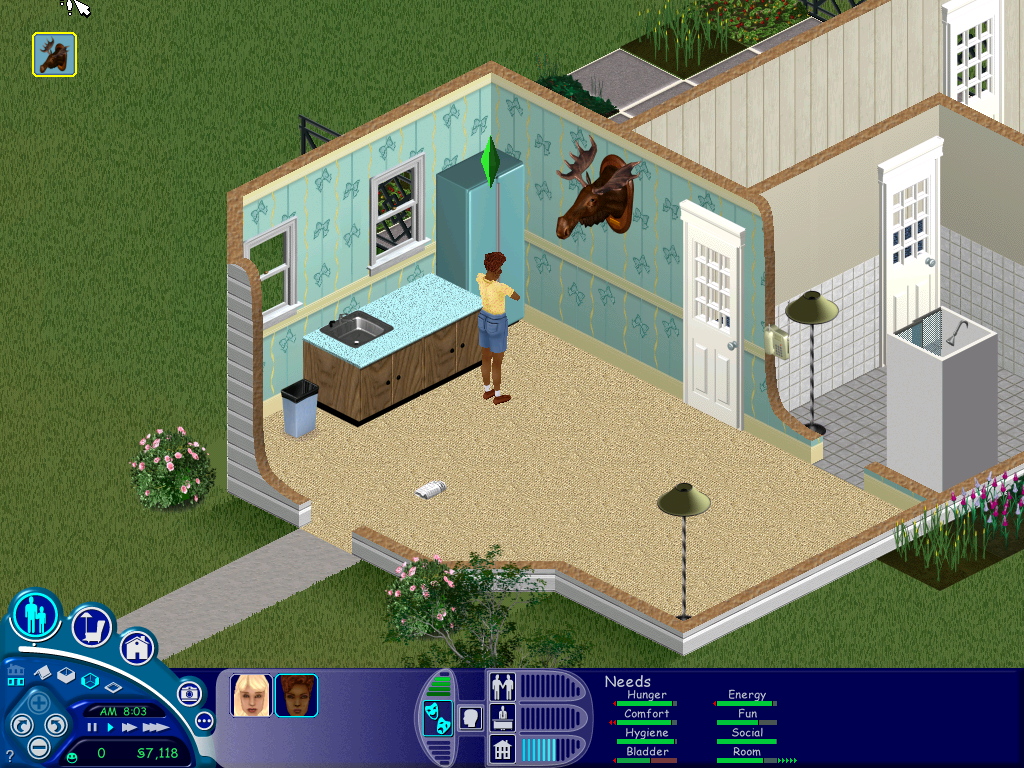Switch to Live mode

tap(36, 615)
